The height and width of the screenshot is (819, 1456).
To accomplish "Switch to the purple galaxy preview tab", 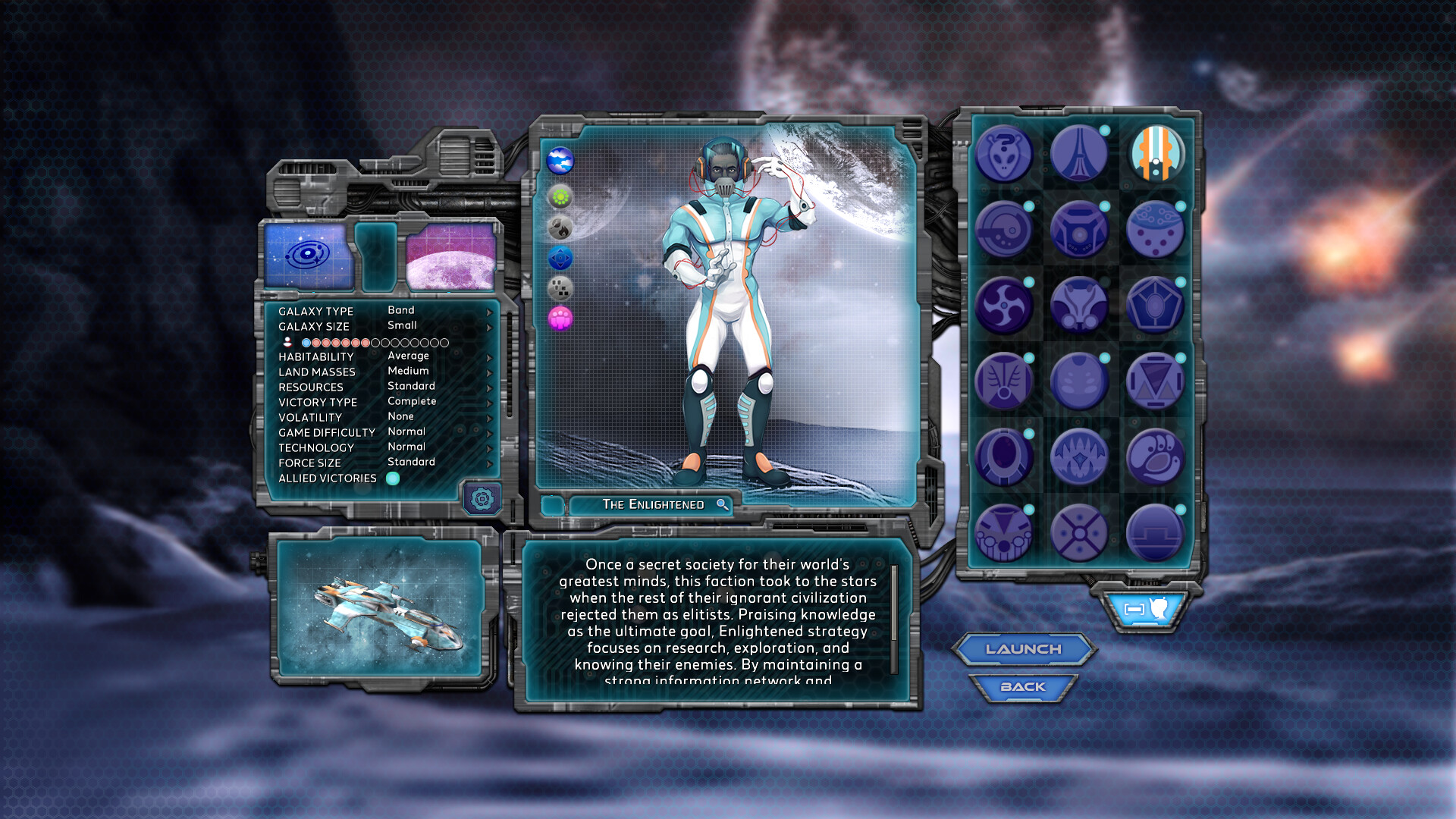I will [450, 258].
